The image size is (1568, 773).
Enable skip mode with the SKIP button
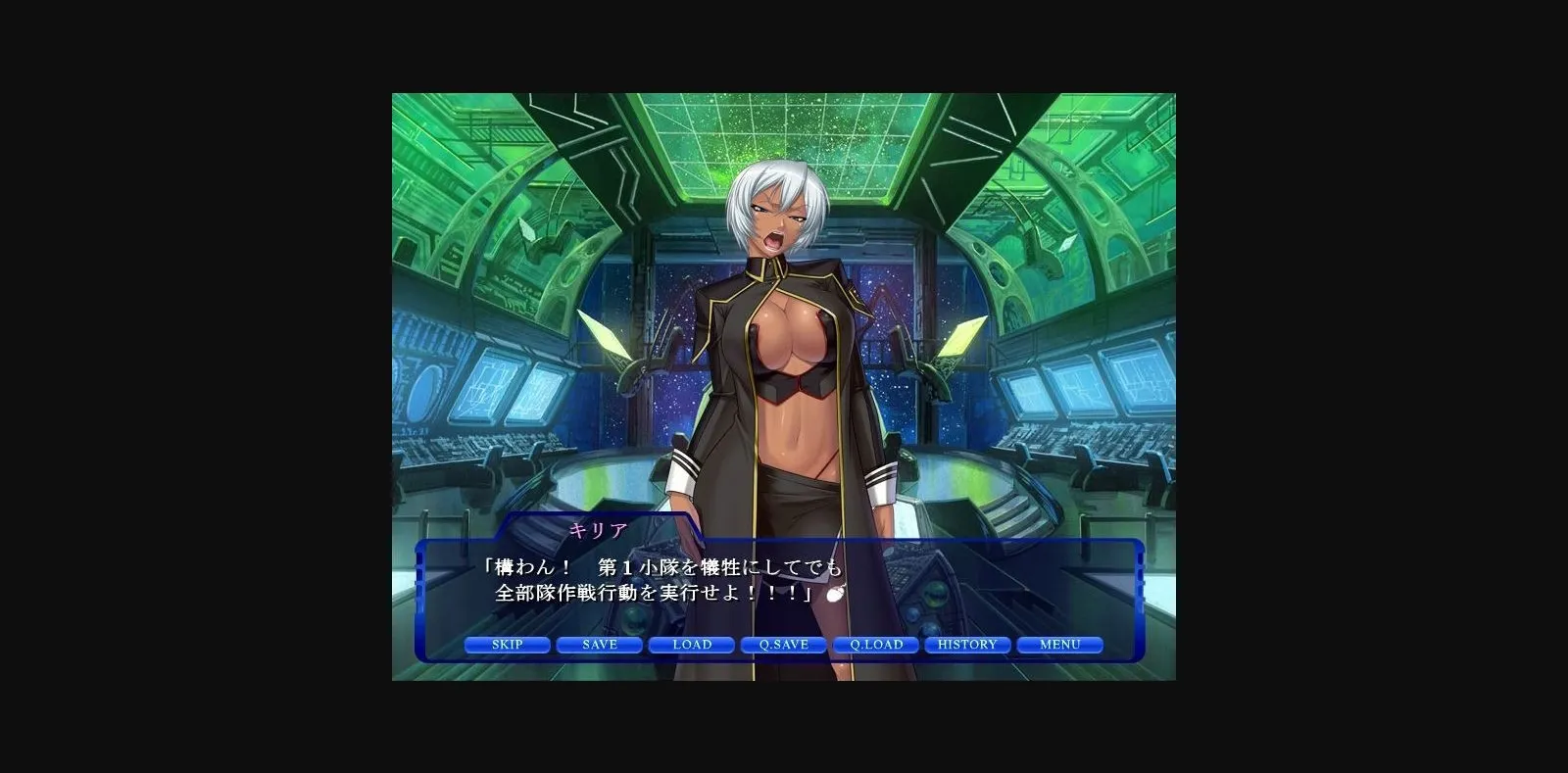click(x=508, y=645)
